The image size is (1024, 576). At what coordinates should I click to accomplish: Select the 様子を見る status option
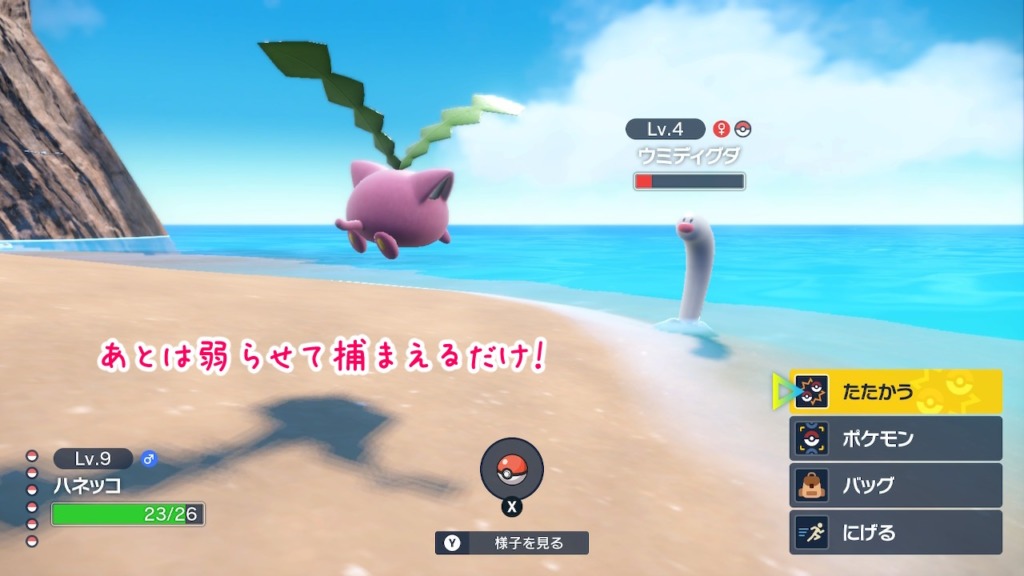[x=512, y=543]
